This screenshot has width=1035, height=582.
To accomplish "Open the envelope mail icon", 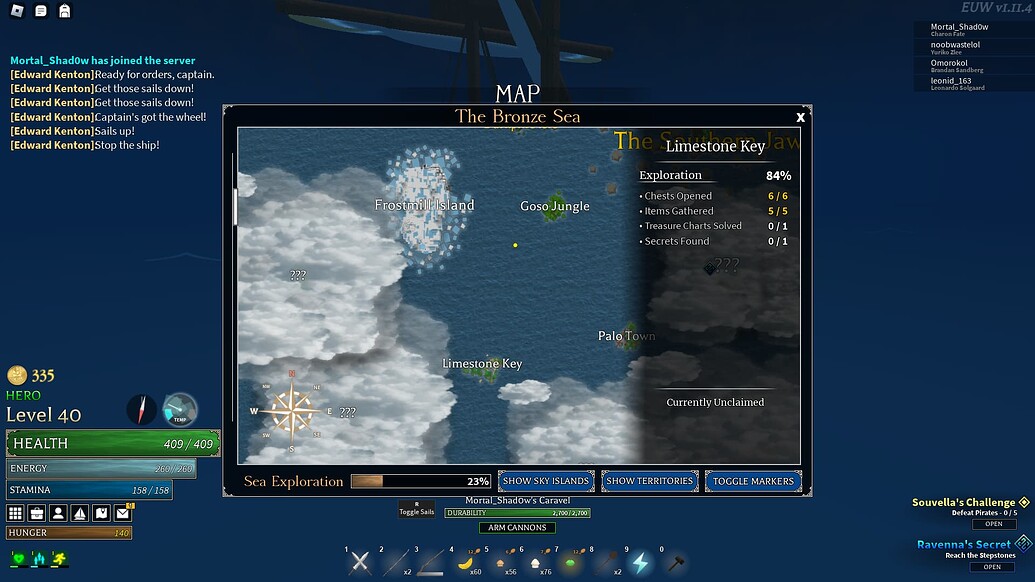I will 122,513.
